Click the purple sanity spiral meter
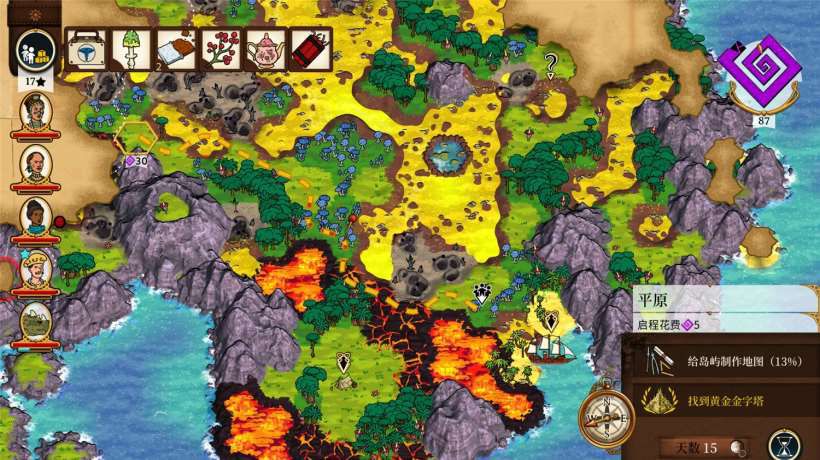This screenshot has height=460, width=820. coord(766,70)
